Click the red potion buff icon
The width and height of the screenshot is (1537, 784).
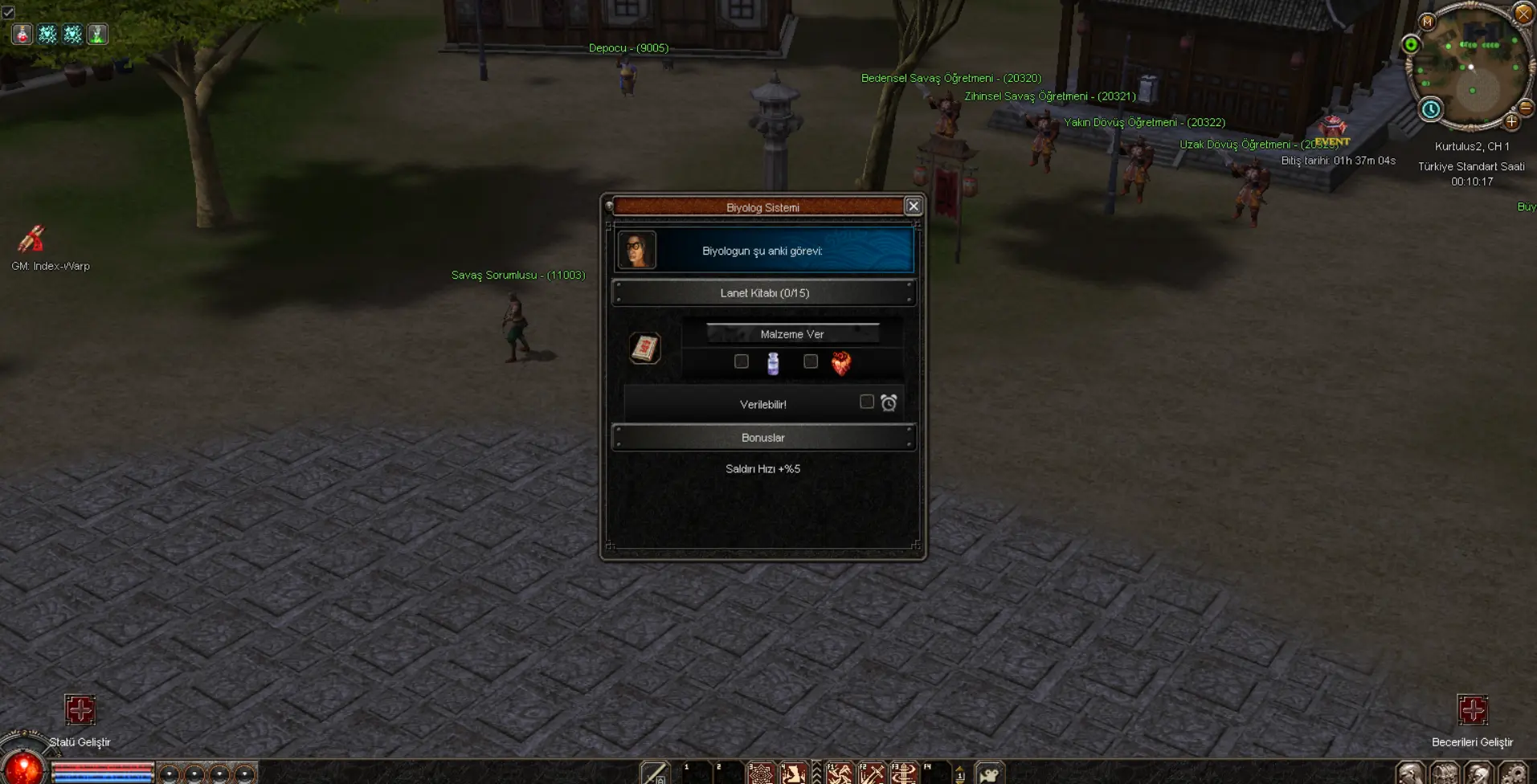[x=22, y=34]
